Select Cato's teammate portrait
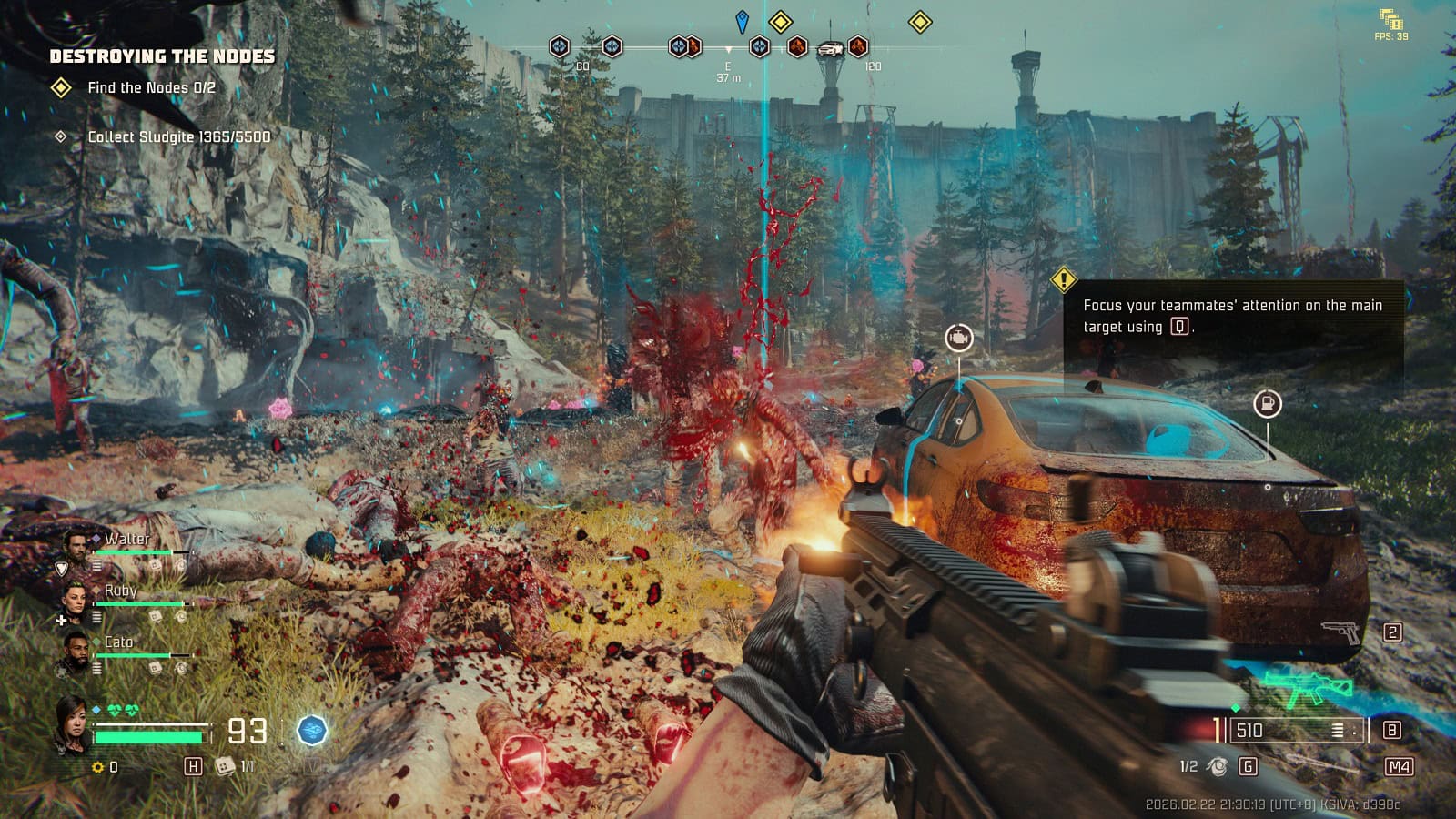 [75, 649]
